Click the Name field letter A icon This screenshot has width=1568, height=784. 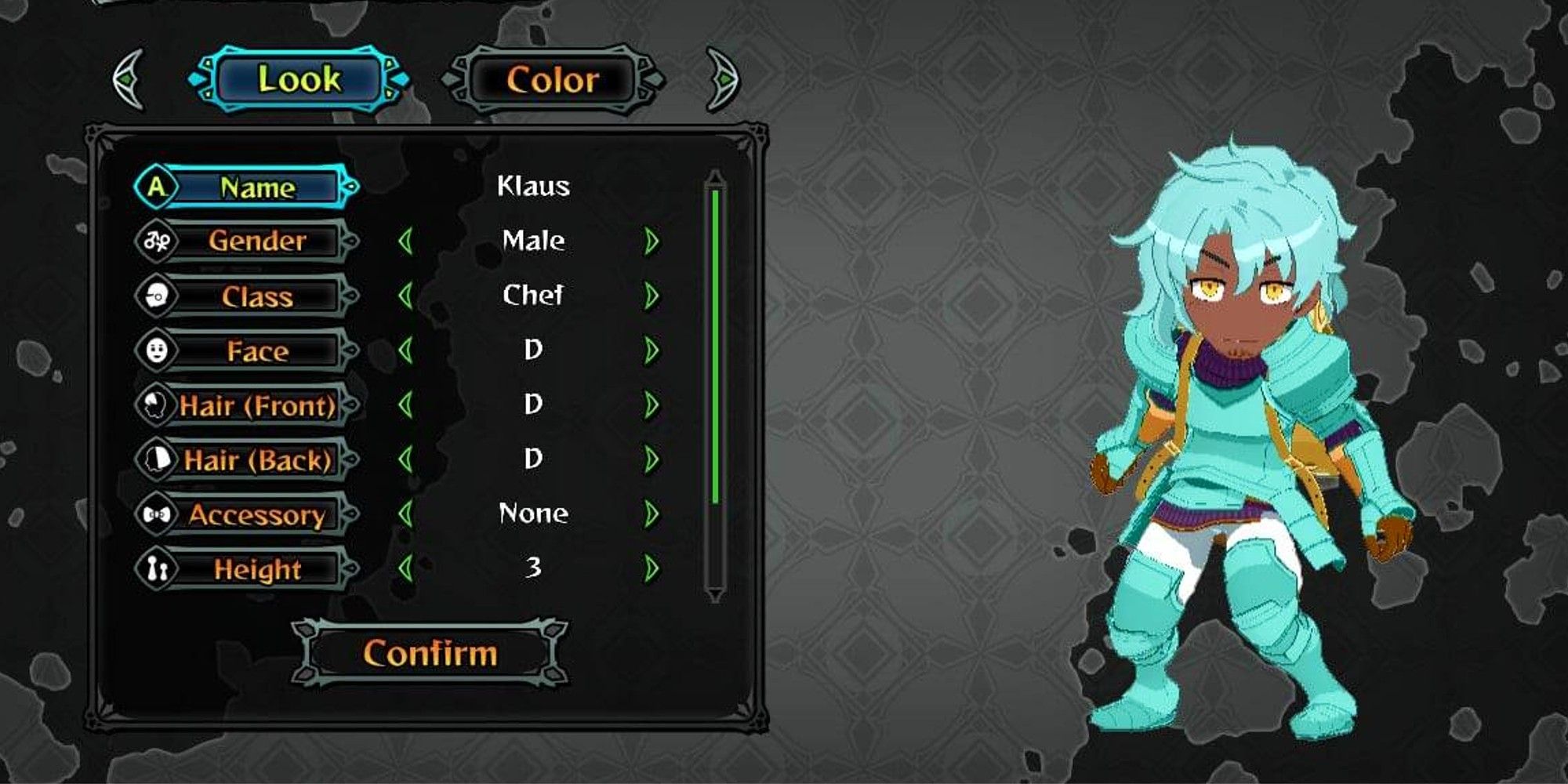tap(158, 187)
